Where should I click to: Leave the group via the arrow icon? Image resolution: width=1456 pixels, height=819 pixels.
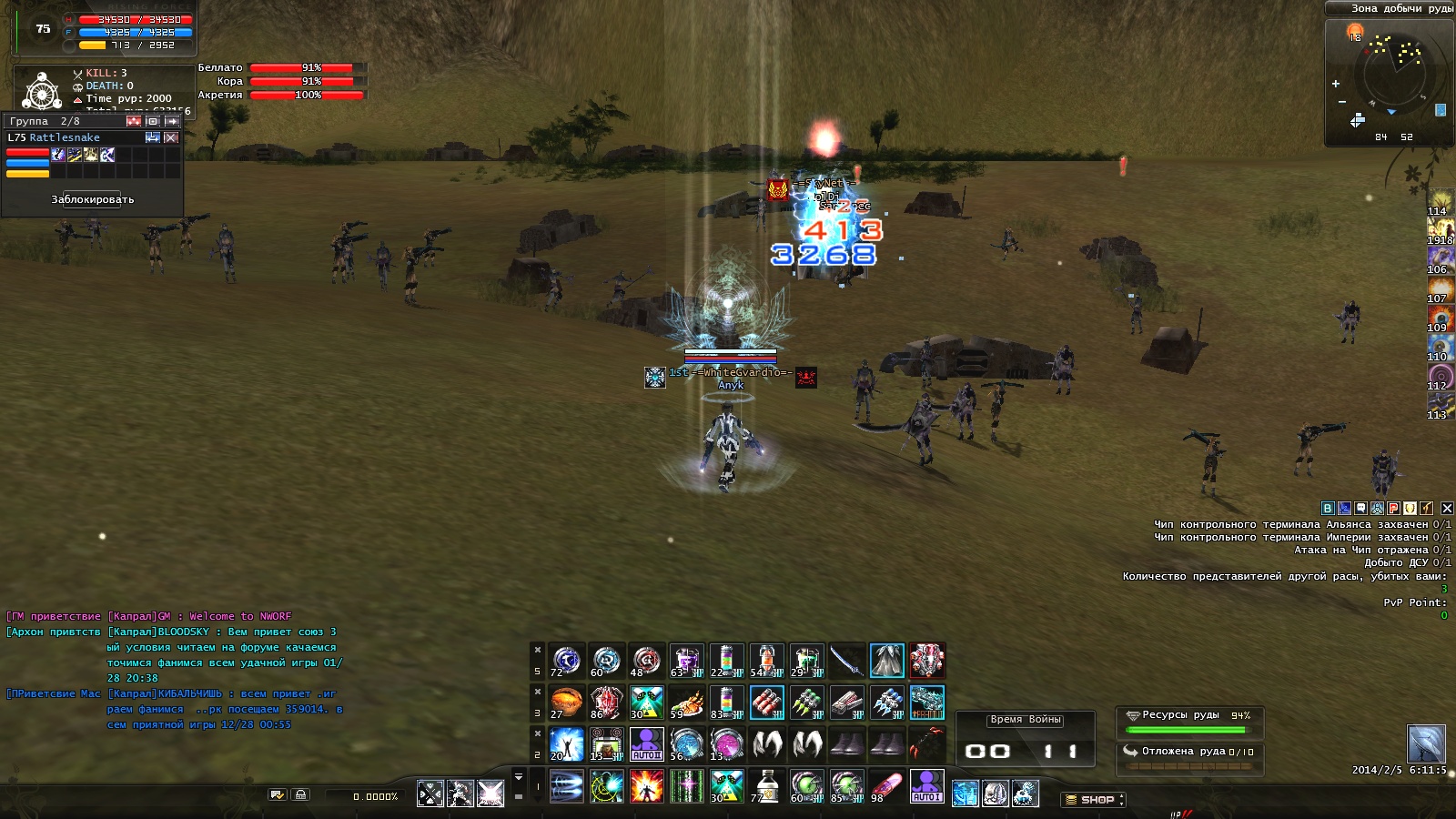click(171, 121)
